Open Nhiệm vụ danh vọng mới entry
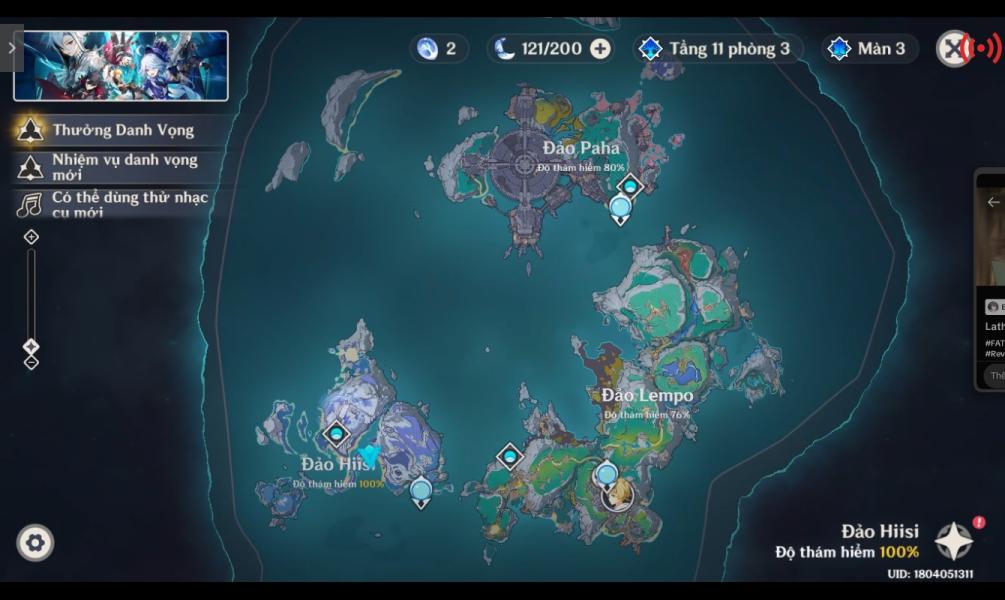 (x=110, y=166)
